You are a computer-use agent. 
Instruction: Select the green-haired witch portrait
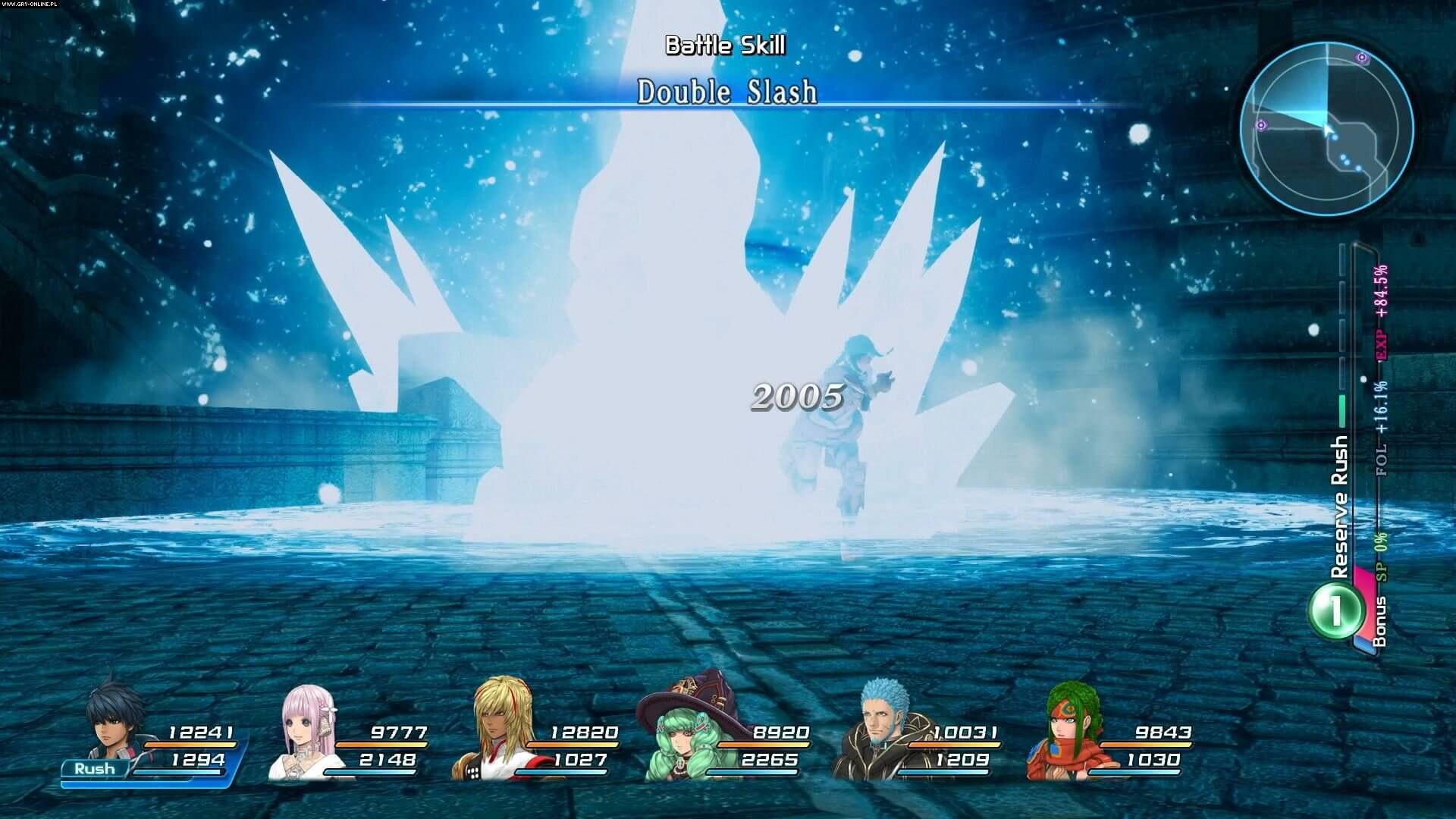pos(677,734)
